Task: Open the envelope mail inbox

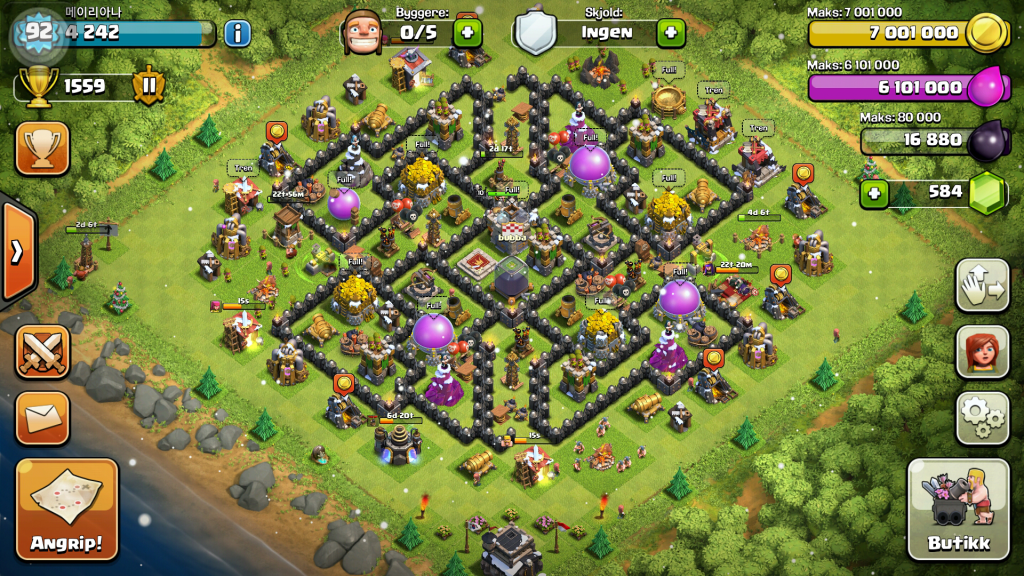Action: (42, 417)
